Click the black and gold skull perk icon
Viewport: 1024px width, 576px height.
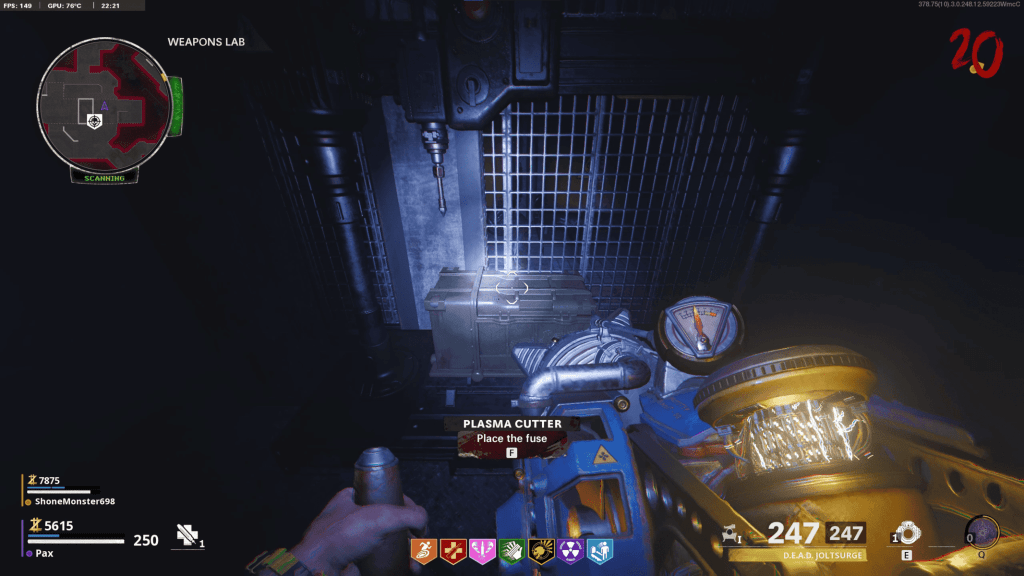540,549
